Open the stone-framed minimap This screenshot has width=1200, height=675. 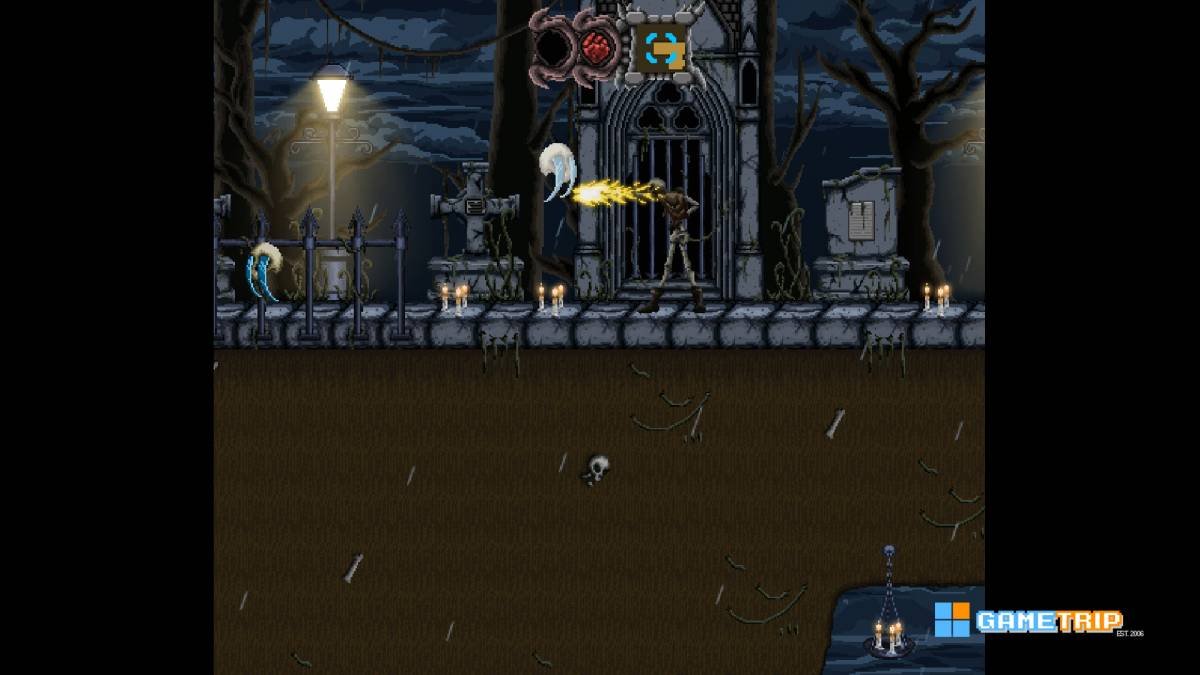(660, 46)
